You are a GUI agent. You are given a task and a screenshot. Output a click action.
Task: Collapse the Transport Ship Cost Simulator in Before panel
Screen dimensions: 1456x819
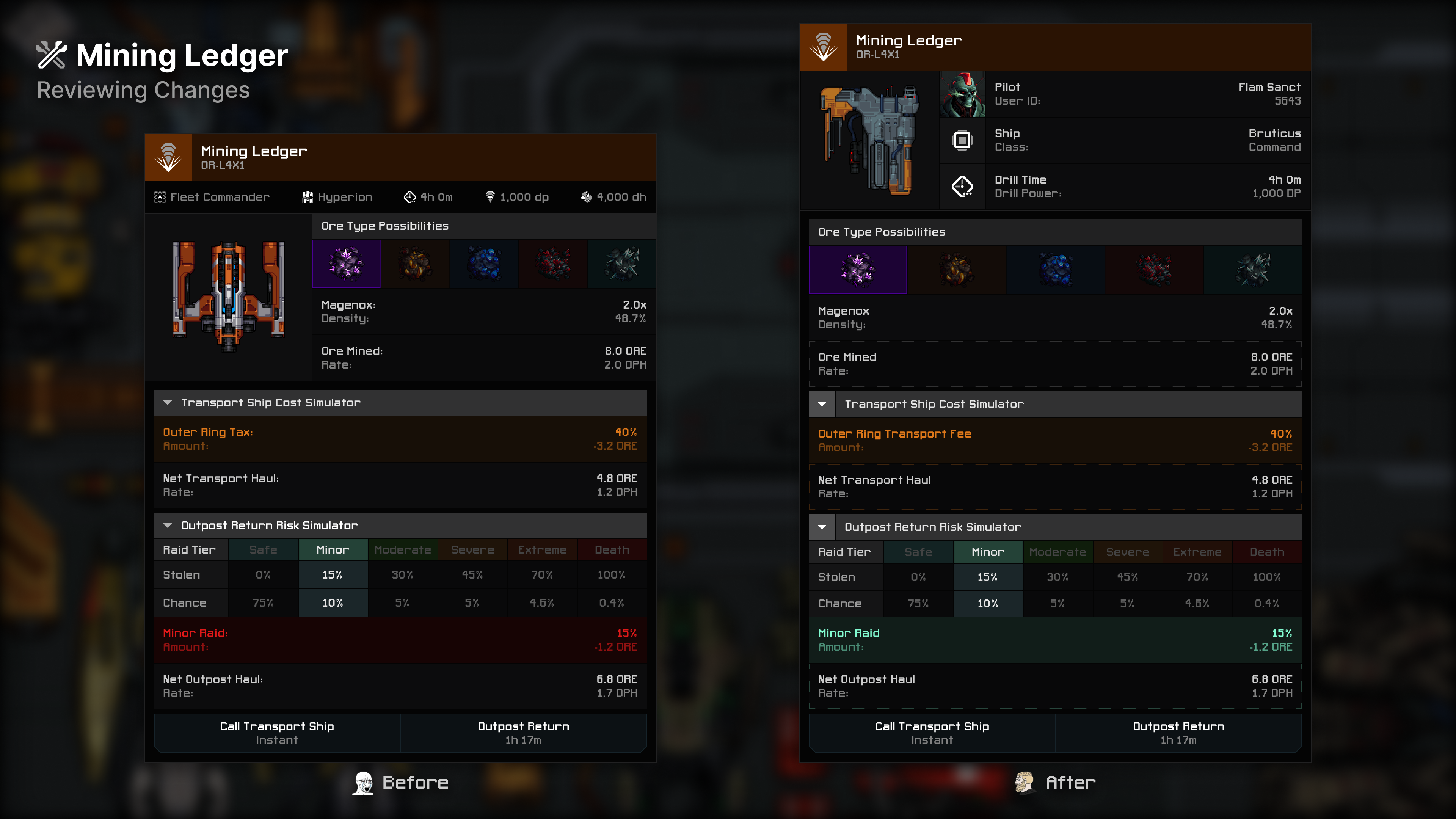167,402
